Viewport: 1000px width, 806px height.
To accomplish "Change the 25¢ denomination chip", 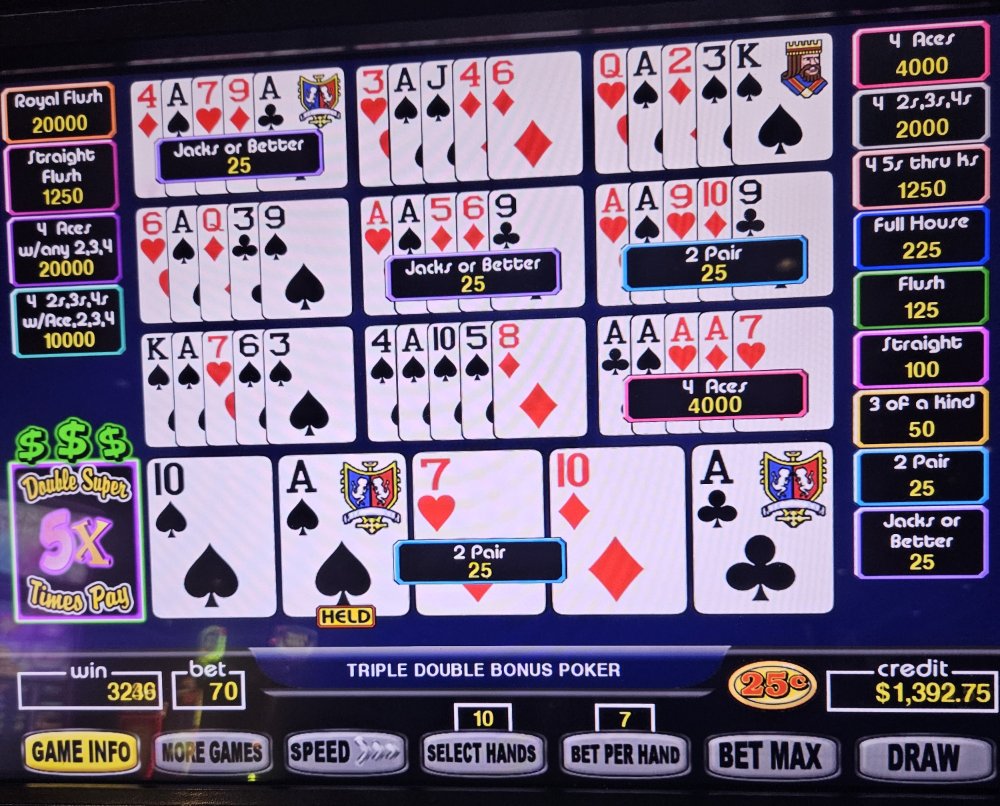I will 771,685.
